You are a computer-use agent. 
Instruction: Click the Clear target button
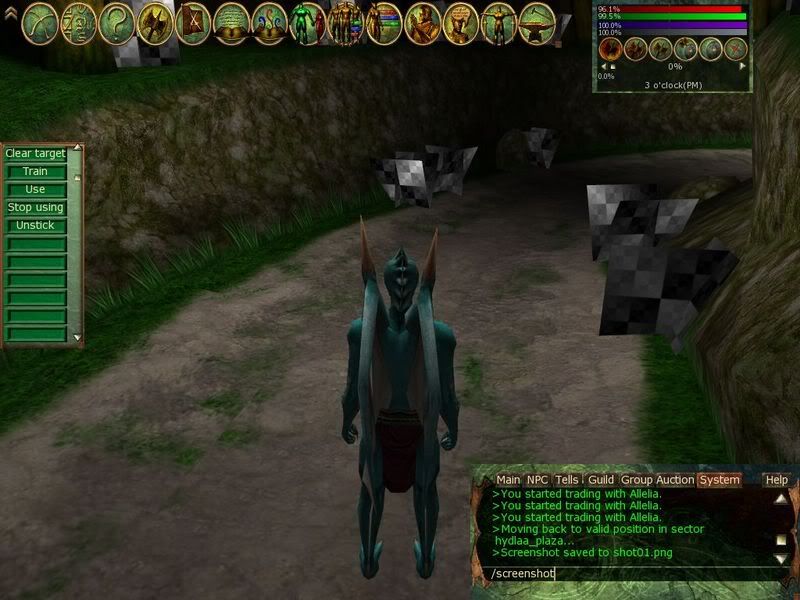[x=35, y=154]
